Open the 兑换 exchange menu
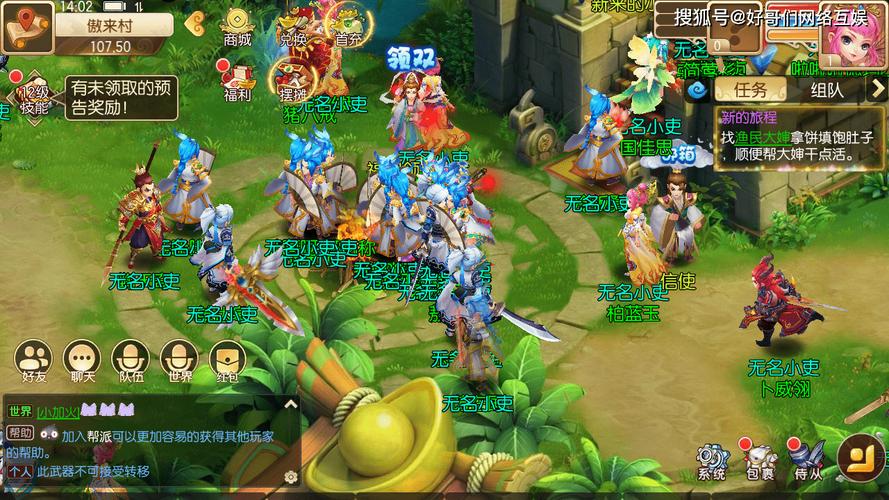This screenshot has width=889, height=500. [x=293, y=26]
